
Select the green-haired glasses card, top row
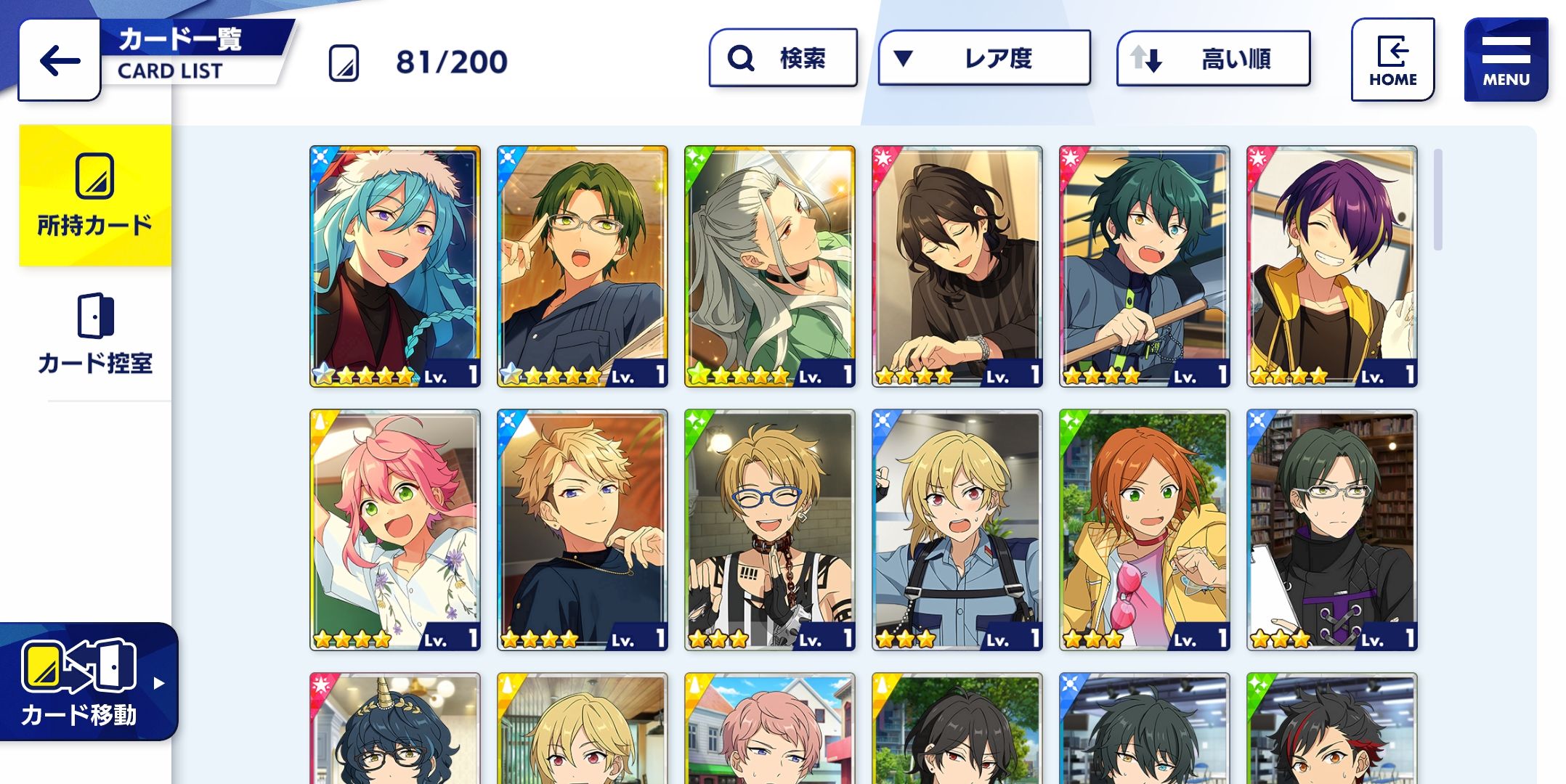click(582, 265)
